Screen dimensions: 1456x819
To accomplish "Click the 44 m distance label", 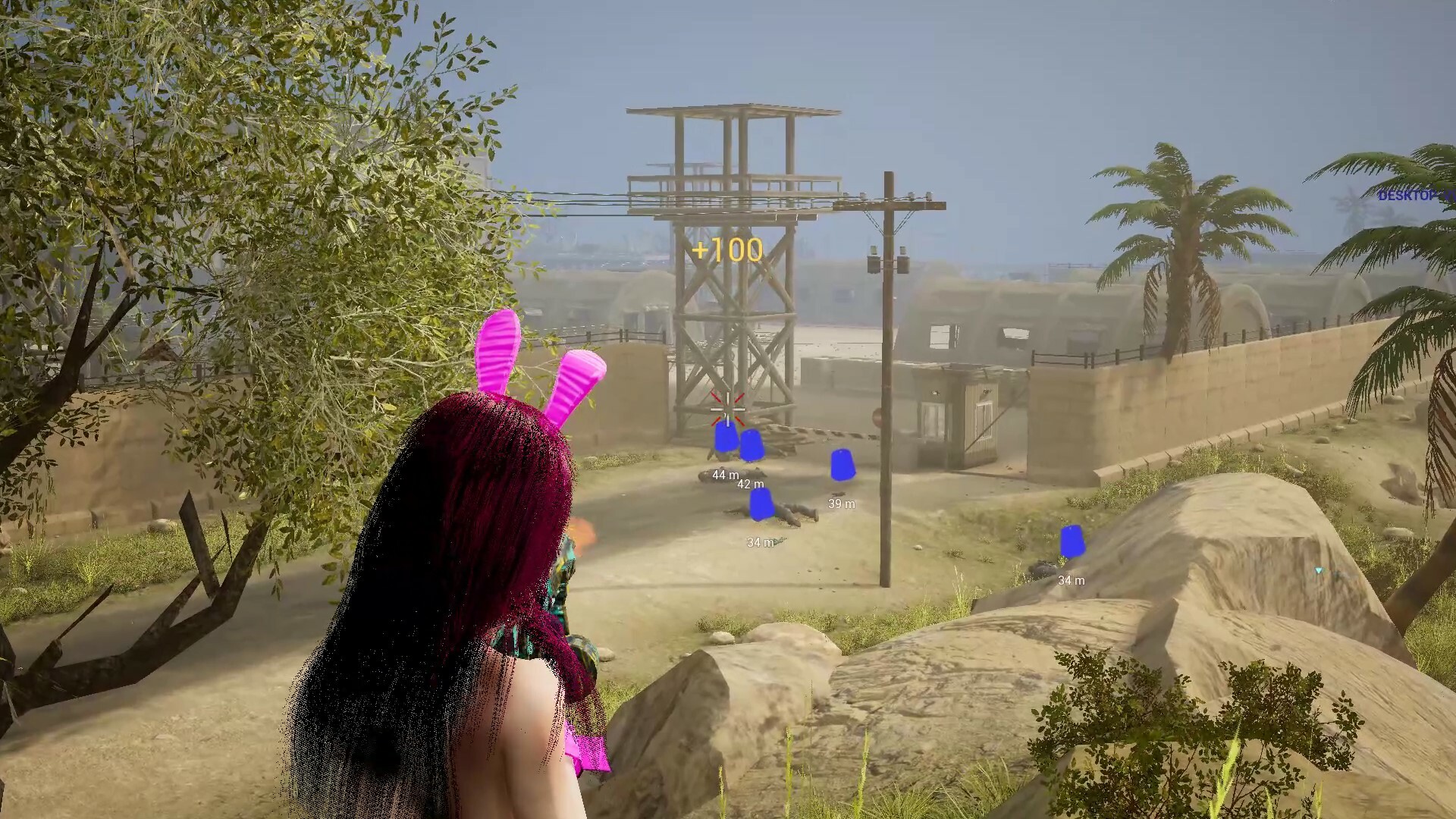I will point(725,475).
